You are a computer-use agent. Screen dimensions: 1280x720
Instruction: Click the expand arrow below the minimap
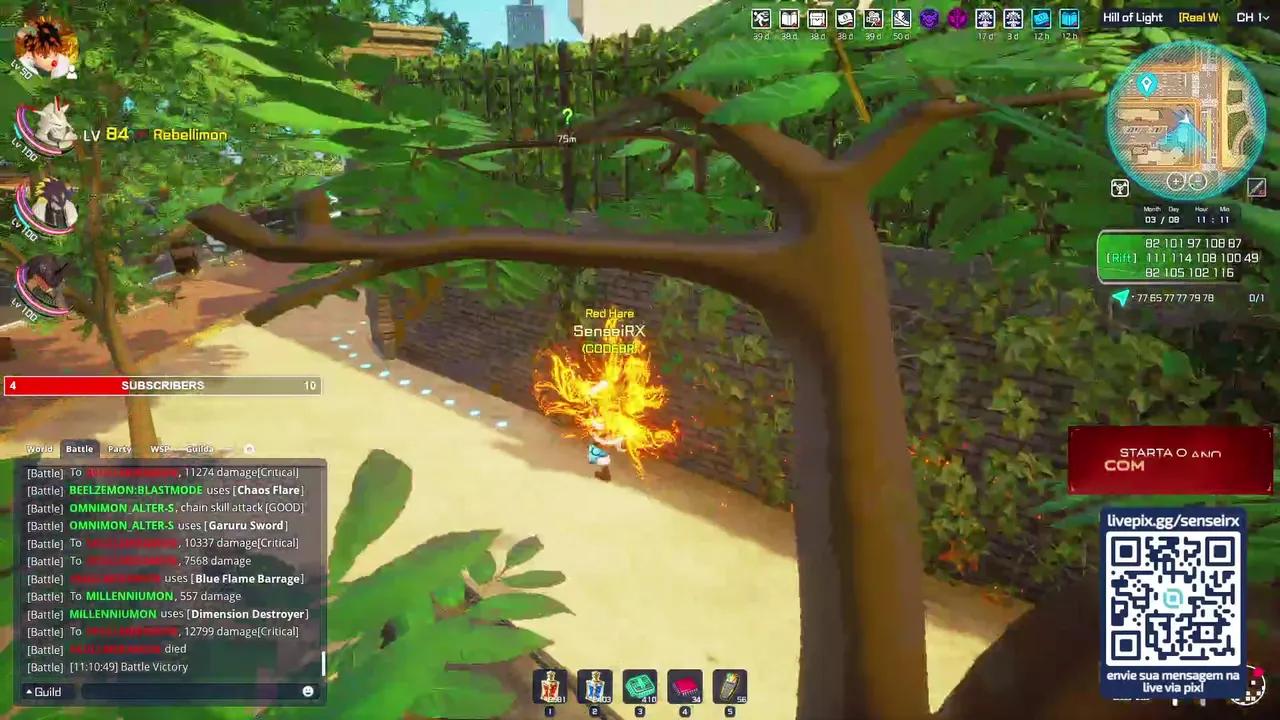coord(1257,188)
